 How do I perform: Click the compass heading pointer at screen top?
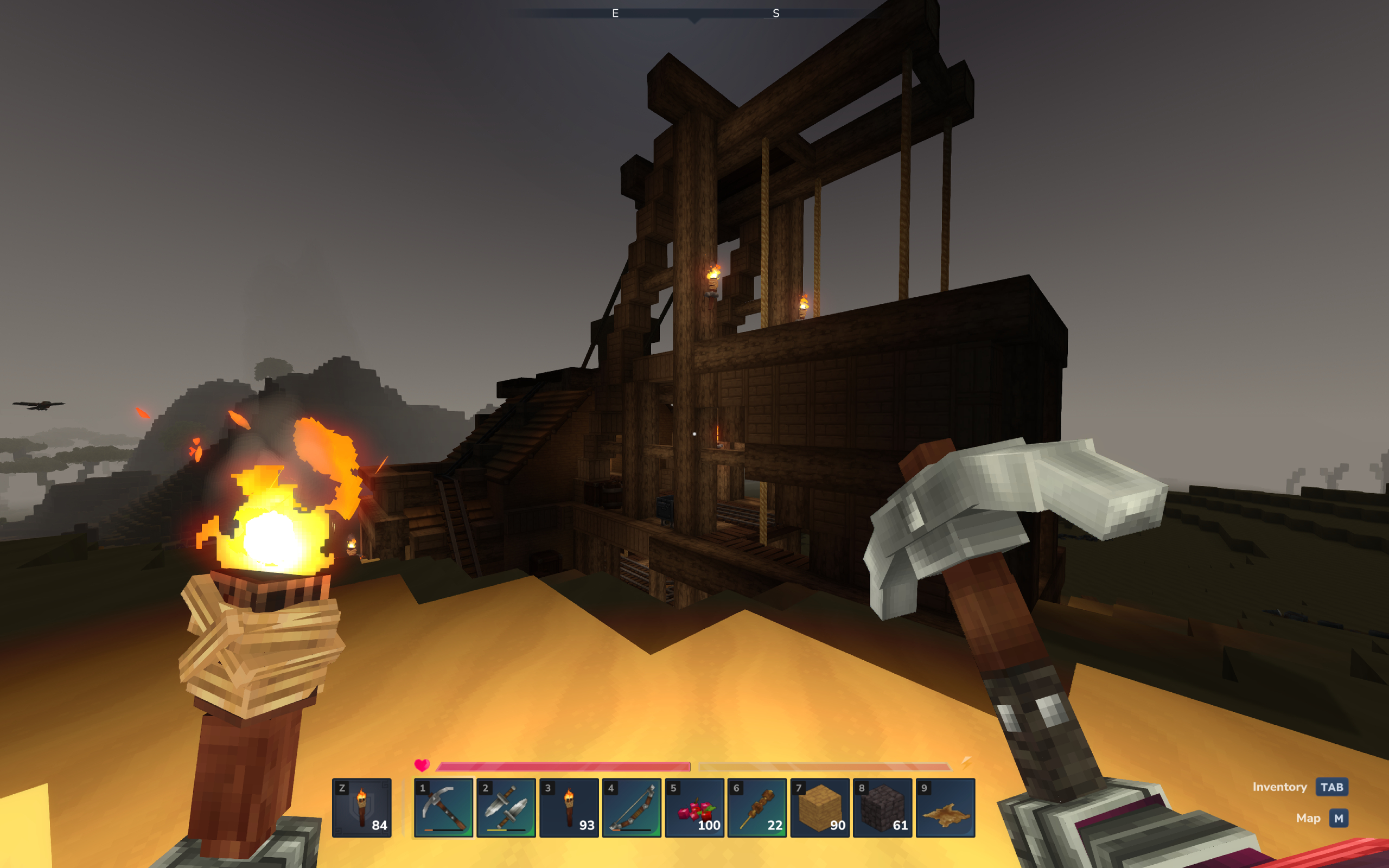pos(693,22)
